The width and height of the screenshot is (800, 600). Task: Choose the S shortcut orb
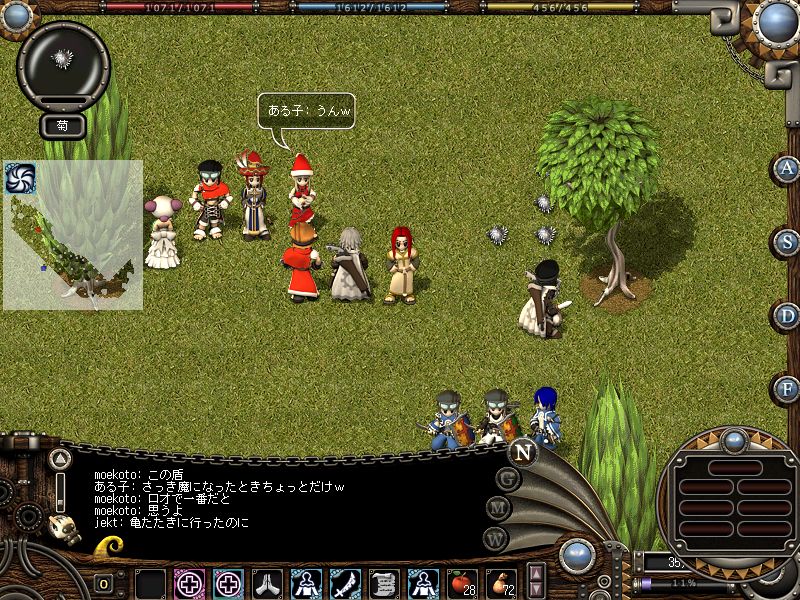(x=788, y=242)
